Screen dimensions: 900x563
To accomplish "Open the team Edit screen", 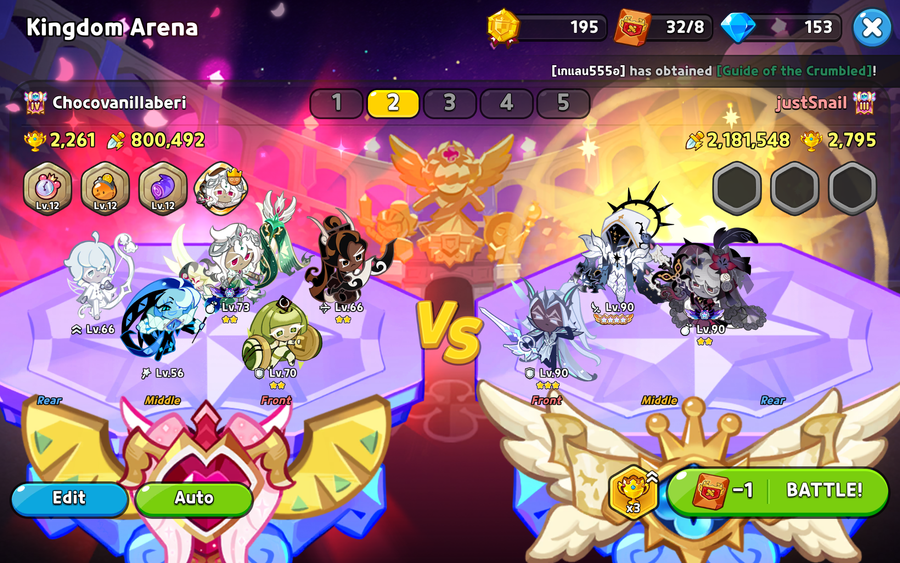I will click(69, 498).
